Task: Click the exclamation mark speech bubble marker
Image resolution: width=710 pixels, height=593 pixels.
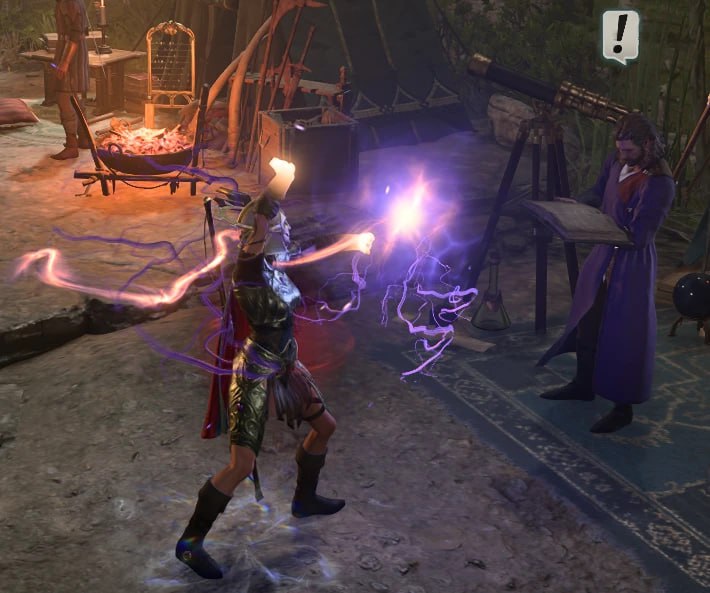Action: 620,35
